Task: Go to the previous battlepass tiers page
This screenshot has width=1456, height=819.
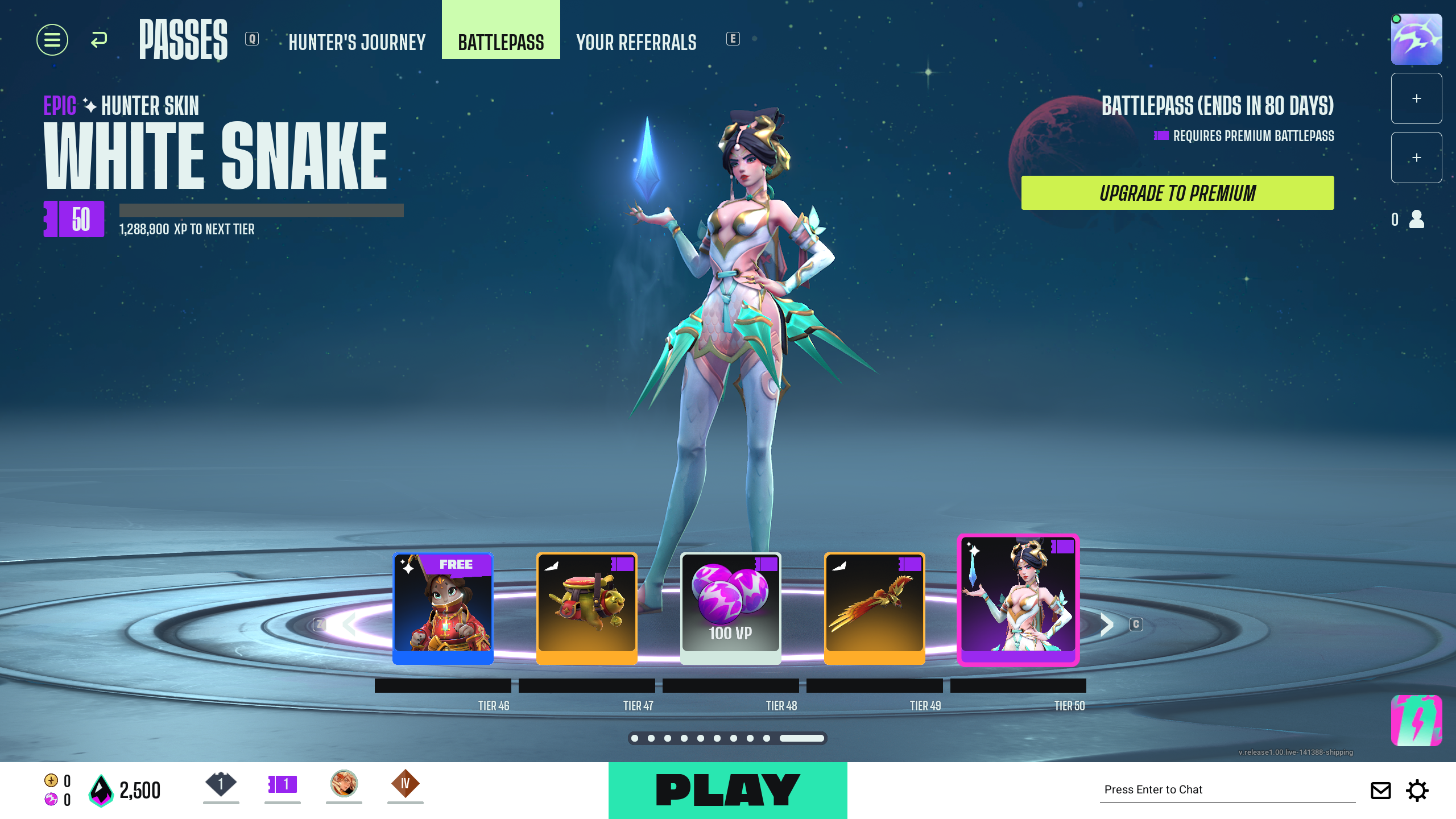Action: 349,624
